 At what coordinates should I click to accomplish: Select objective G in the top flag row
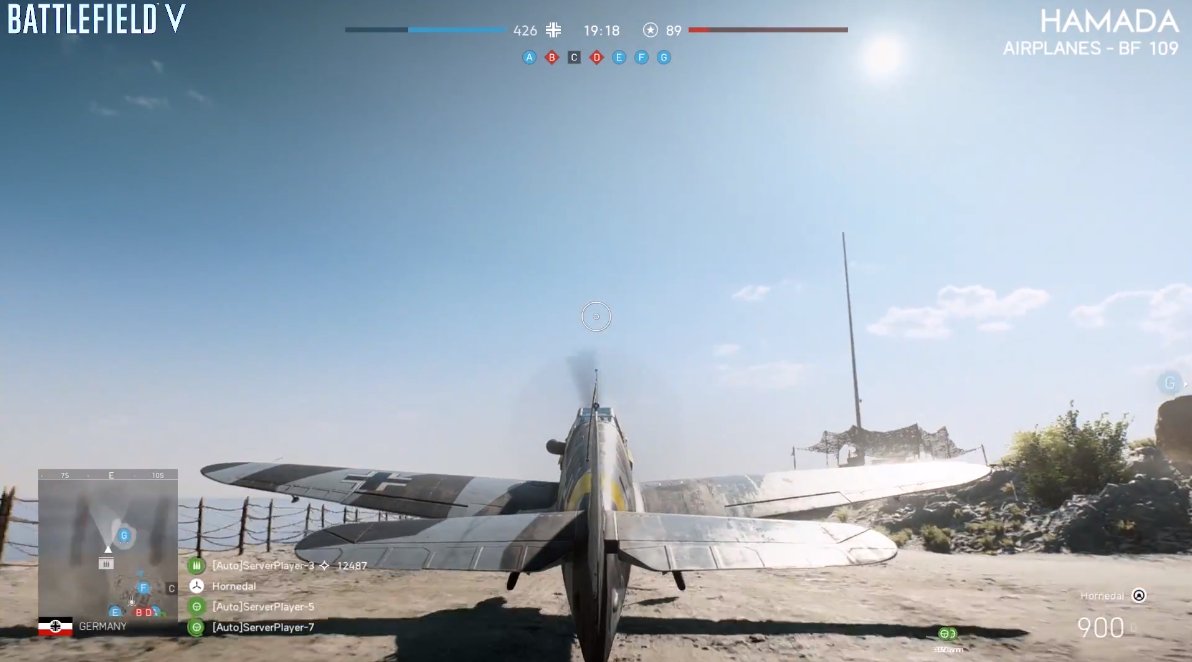pos(664,57)
